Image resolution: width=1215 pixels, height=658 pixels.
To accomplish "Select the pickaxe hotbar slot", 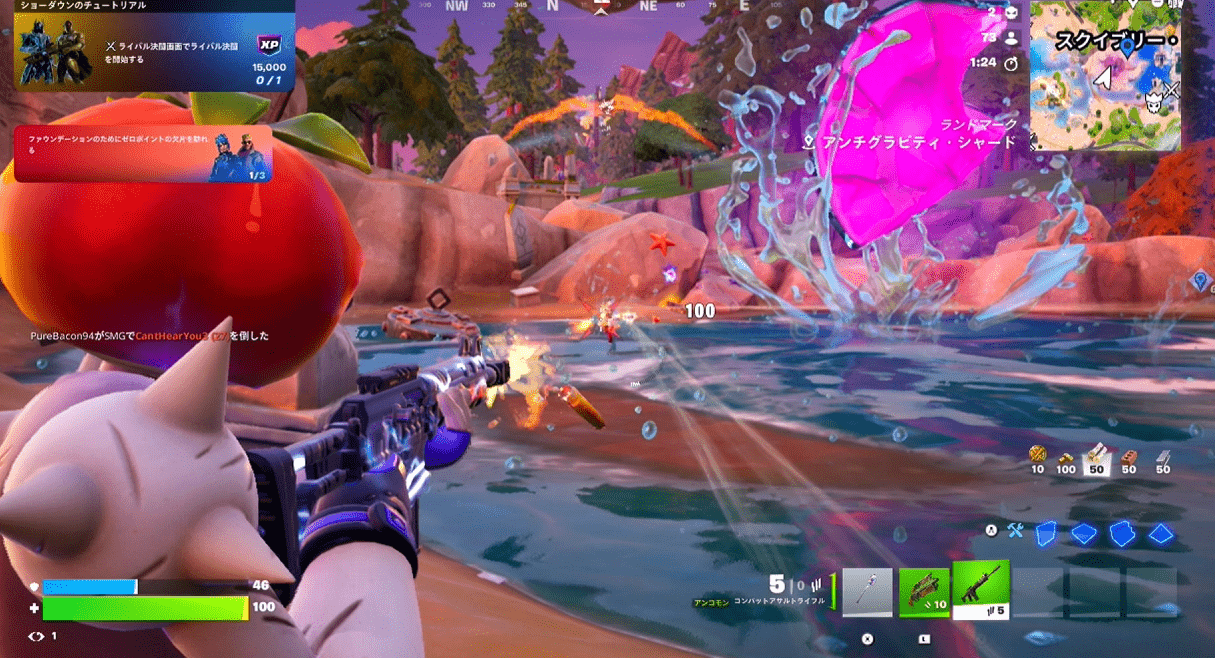I will 867,593.
